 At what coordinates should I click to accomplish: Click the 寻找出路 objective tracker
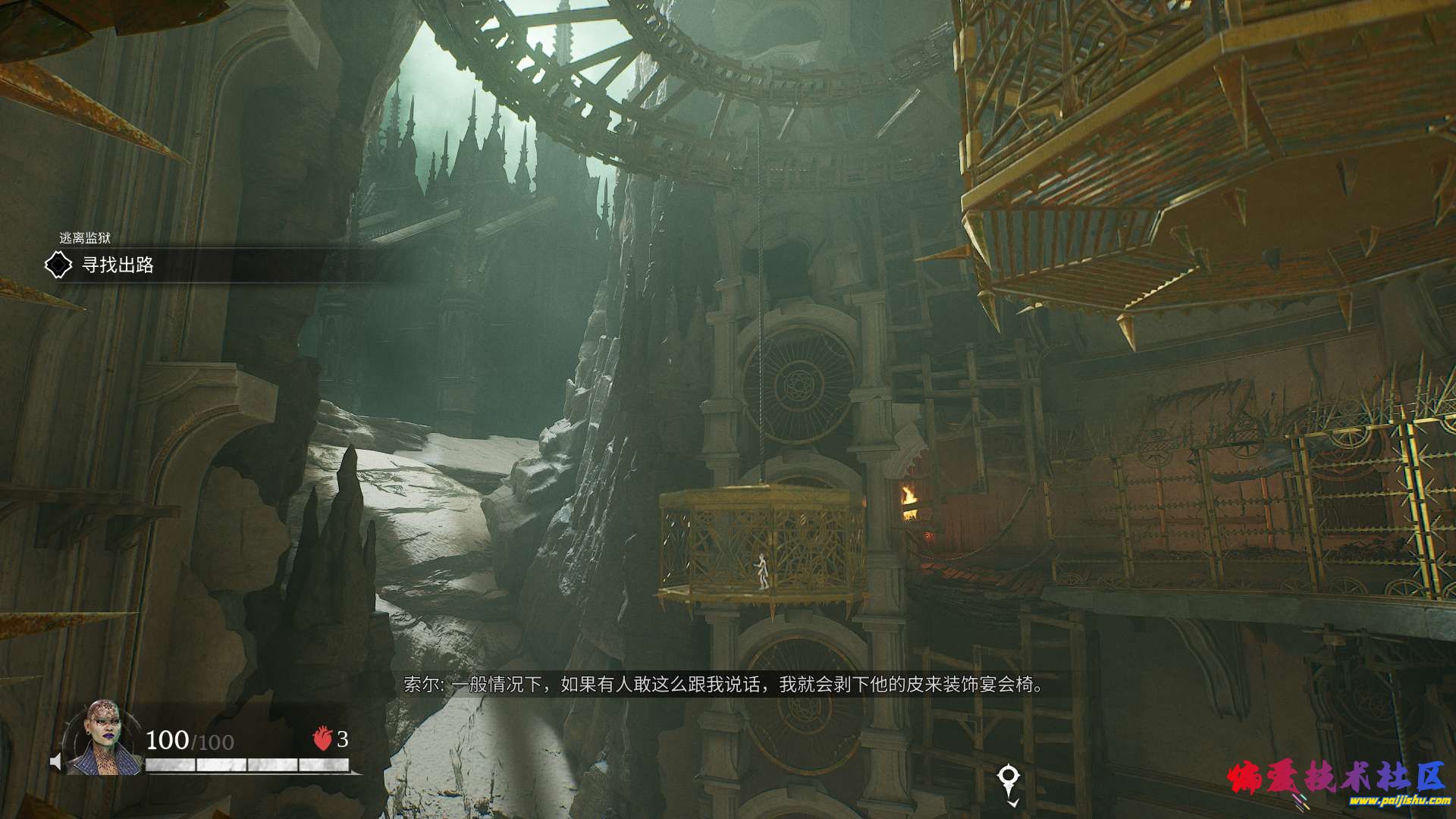click(x=118, y=265)
